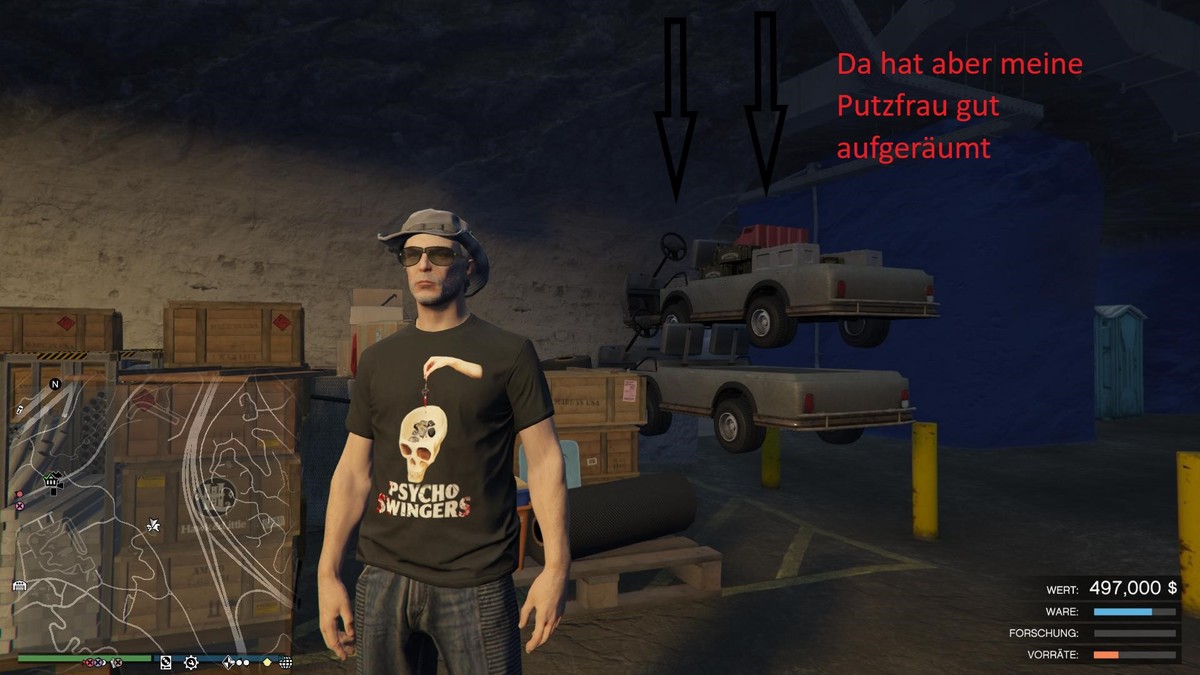Select the globe blip at the minimap corner
1200x675 pixels.
click(x=286, y=662)
